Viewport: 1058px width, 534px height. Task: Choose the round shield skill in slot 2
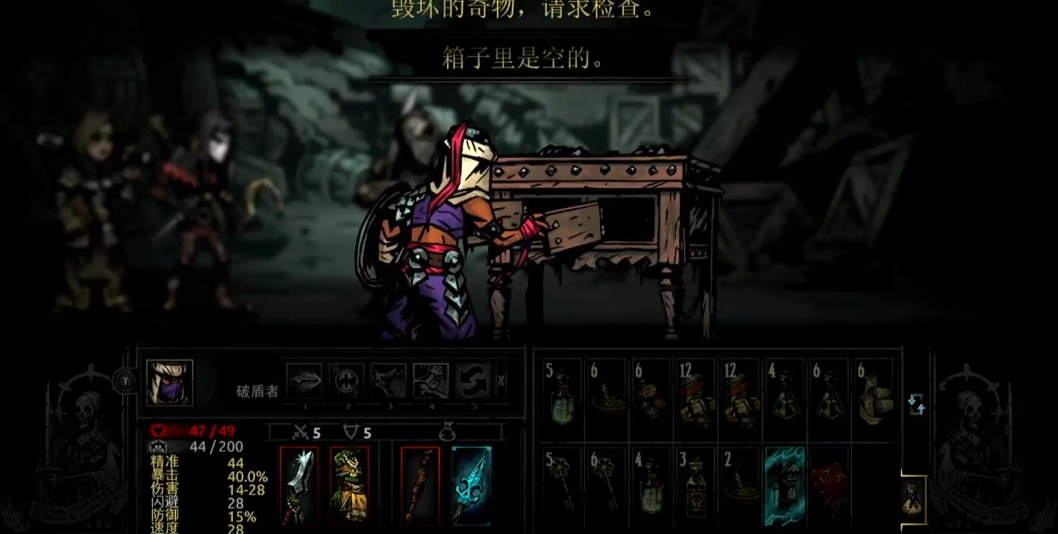pos(347,381)
